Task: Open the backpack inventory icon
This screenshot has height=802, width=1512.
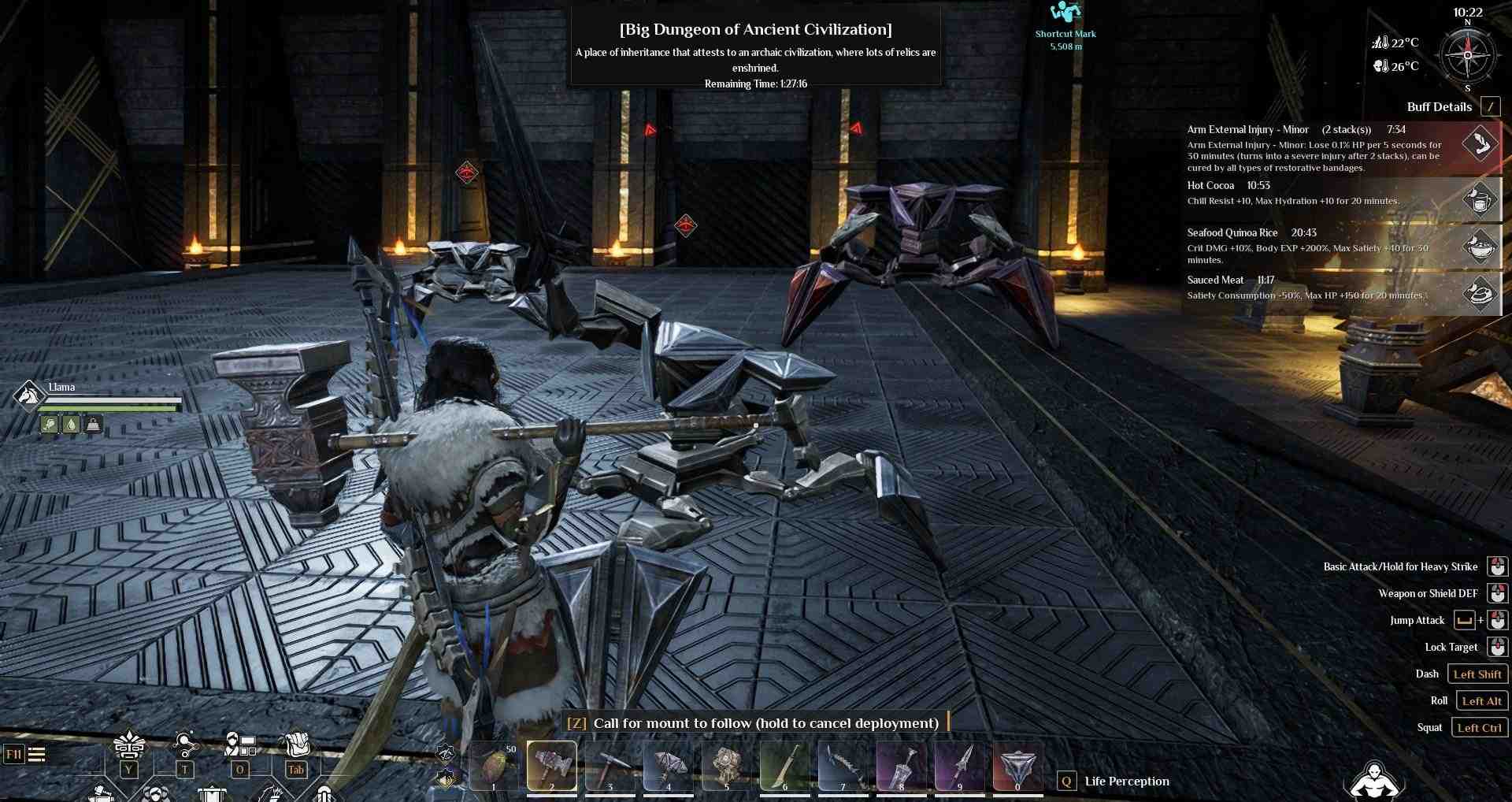Action: tap(296, 744)
